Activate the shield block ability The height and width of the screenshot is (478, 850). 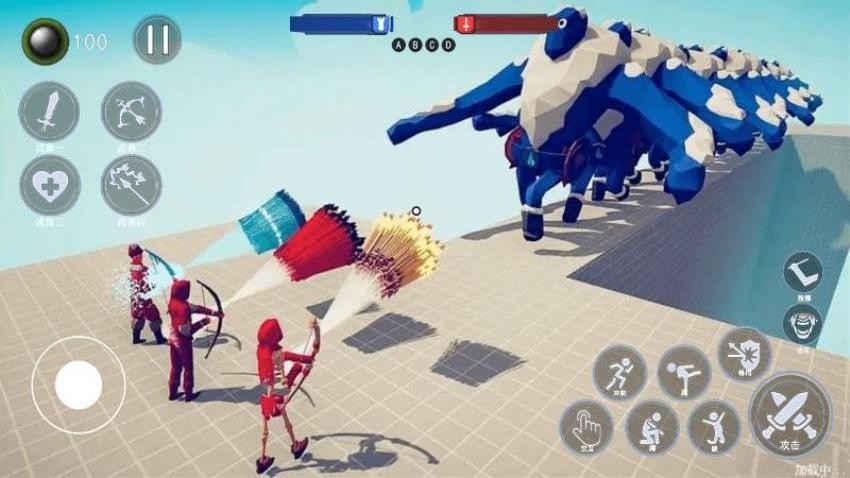[744, 353]
